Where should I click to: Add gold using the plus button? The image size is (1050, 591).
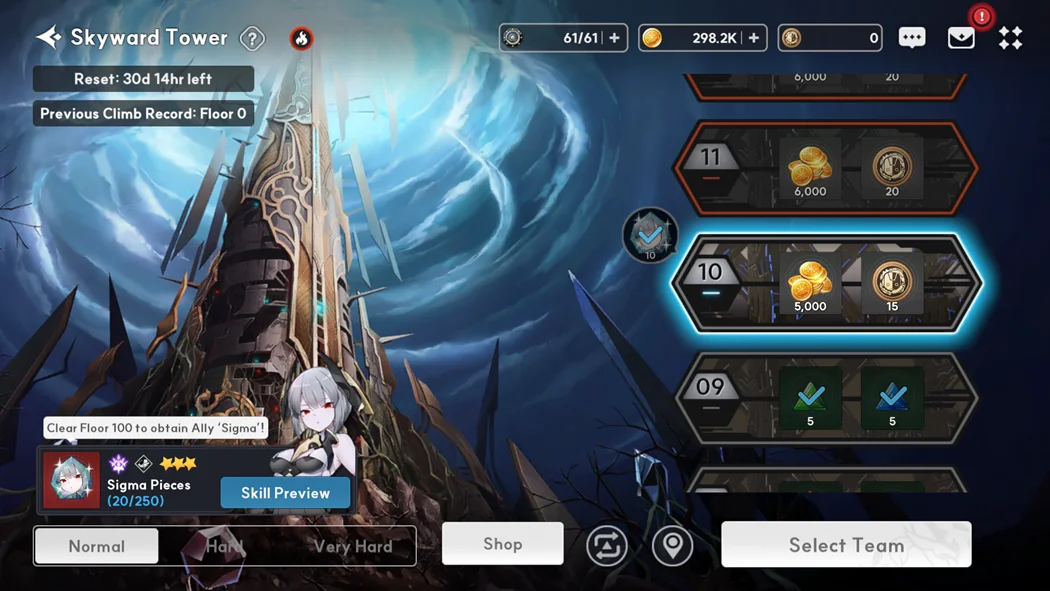point(753,38)
